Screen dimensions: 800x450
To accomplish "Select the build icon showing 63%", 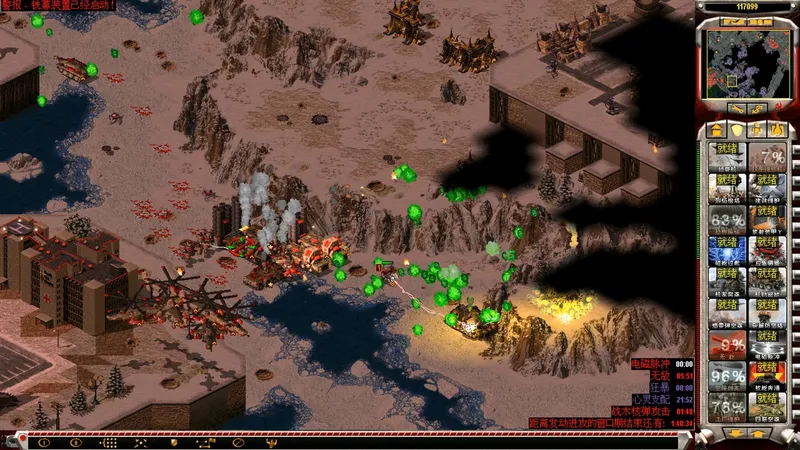I will (726, 220).
